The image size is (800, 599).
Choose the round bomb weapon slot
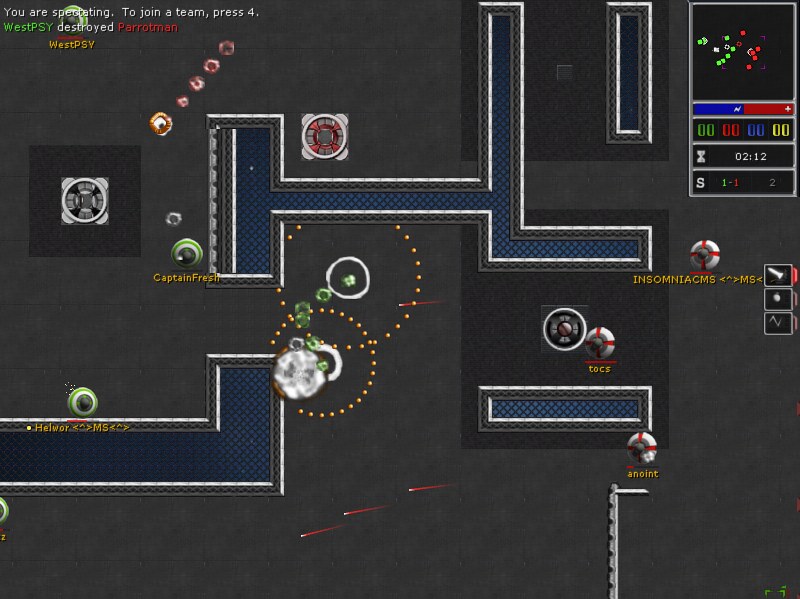[x=778, y=299]
